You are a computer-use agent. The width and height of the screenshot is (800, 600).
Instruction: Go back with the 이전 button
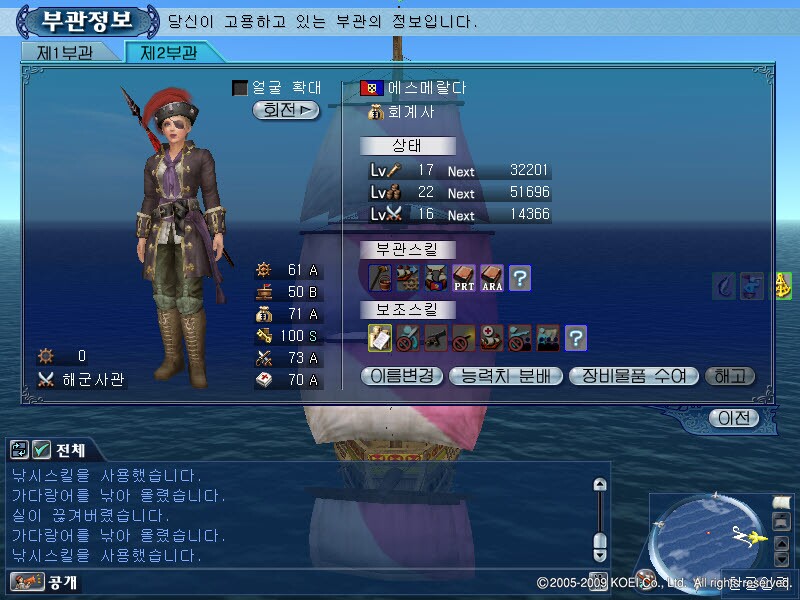[735, 418]
